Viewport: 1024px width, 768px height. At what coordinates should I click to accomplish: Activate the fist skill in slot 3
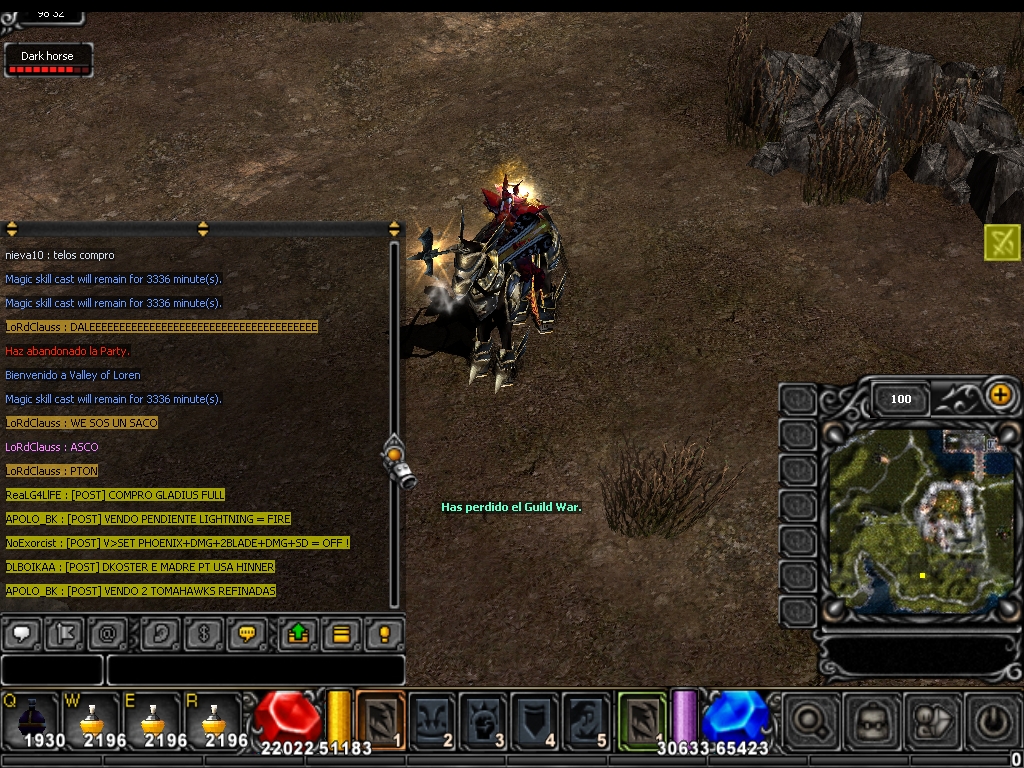[483, 719]
